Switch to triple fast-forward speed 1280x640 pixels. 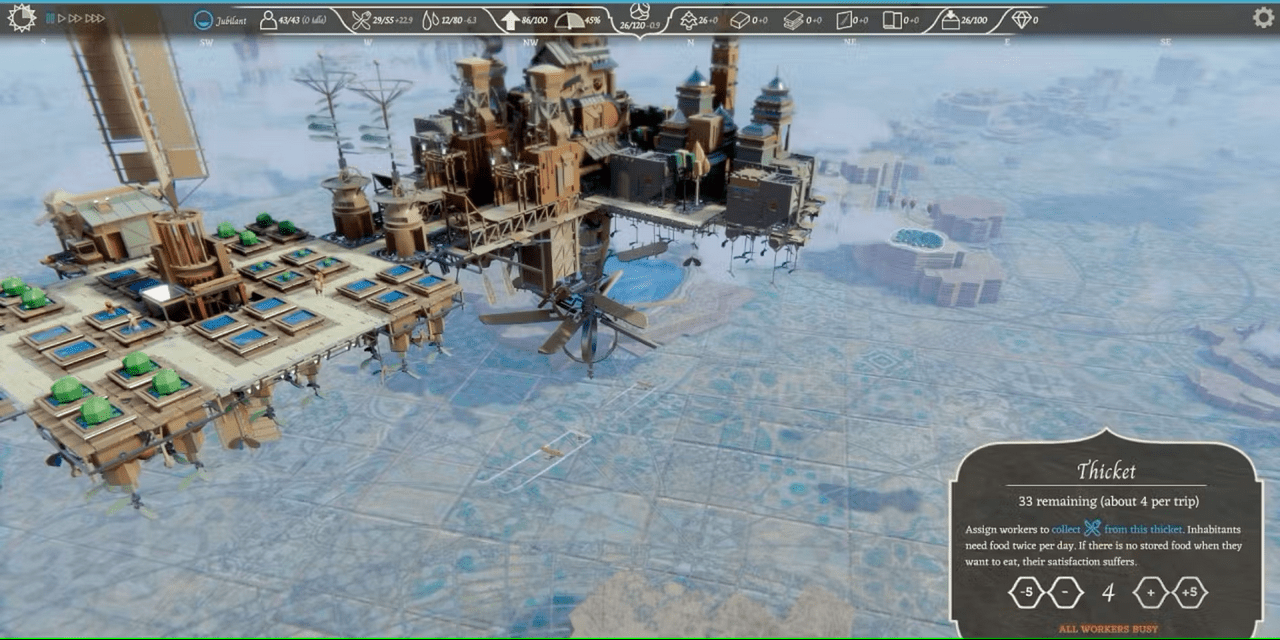pyautogui.click(x=95, y=19)
